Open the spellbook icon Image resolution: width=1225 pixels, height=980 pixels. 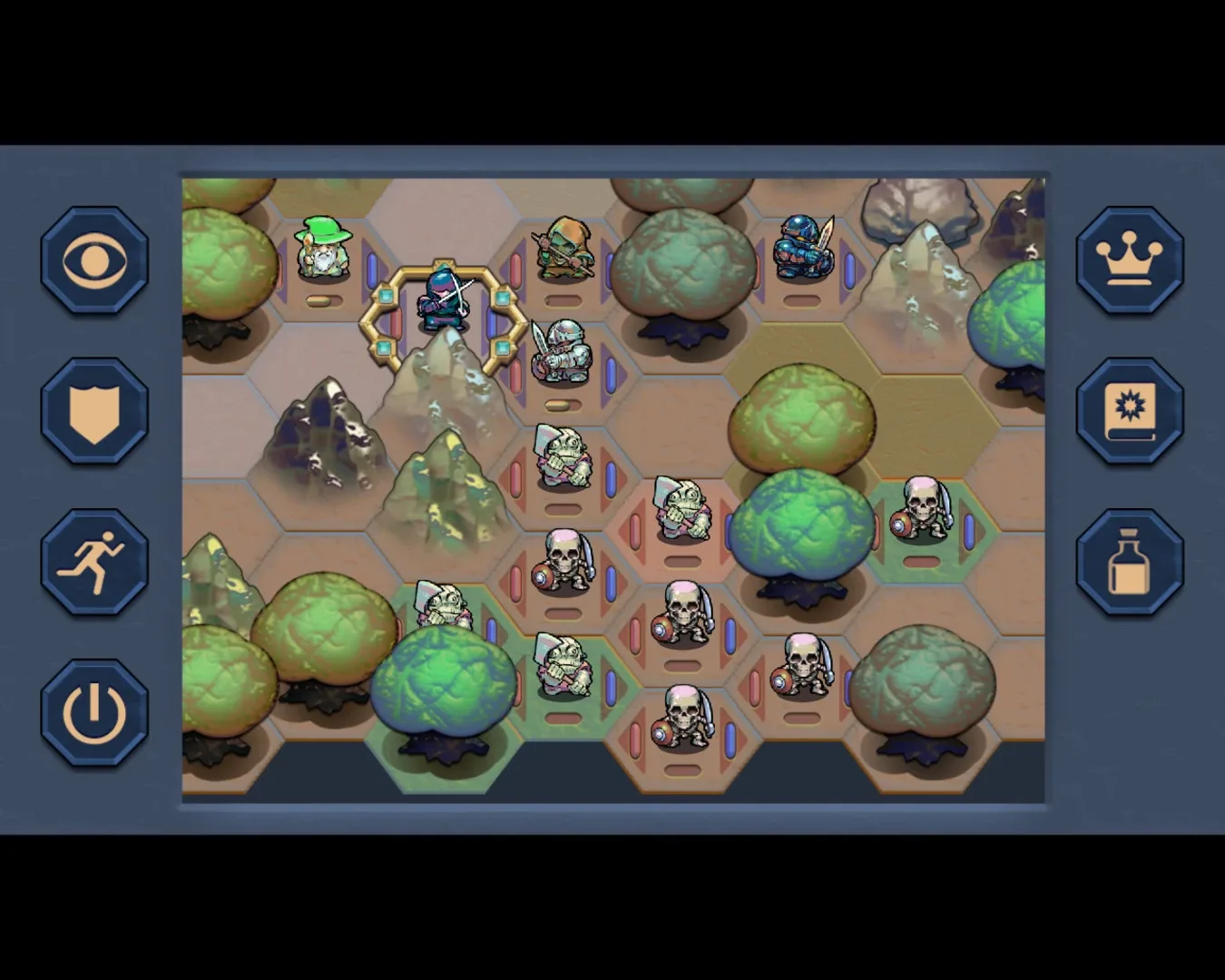(1131, 410)
